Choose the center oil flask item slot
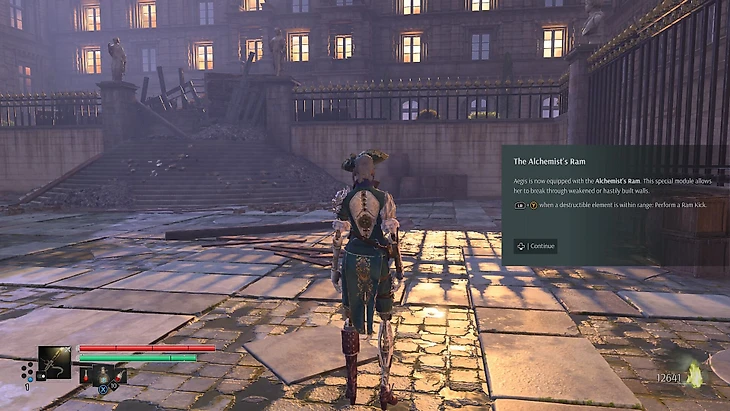Screen dimensions: 730x411 click(101, 376)
